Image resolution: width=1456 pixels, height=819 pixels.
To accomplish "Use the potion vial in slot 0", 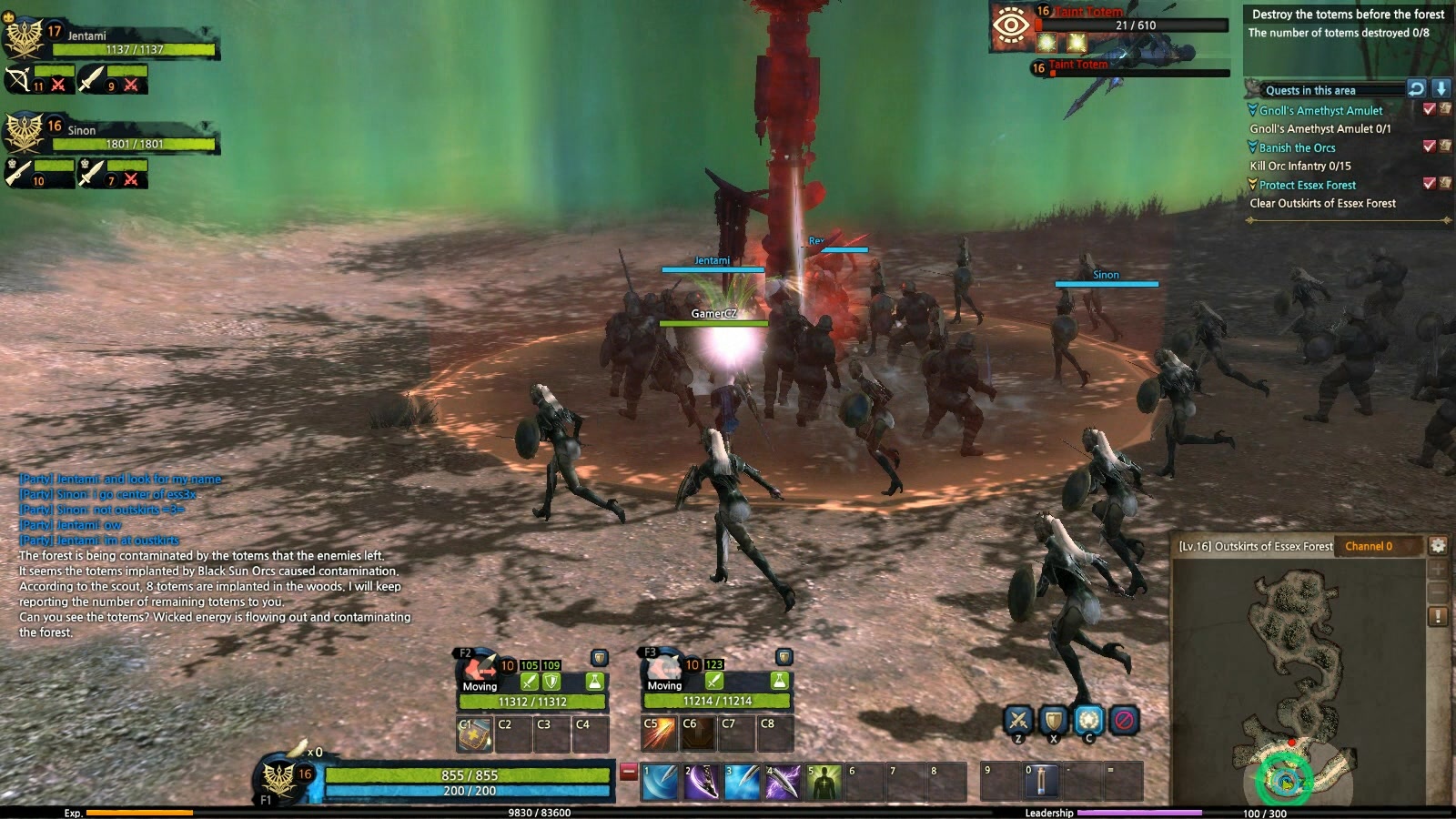I will [x=1042, y=783].
